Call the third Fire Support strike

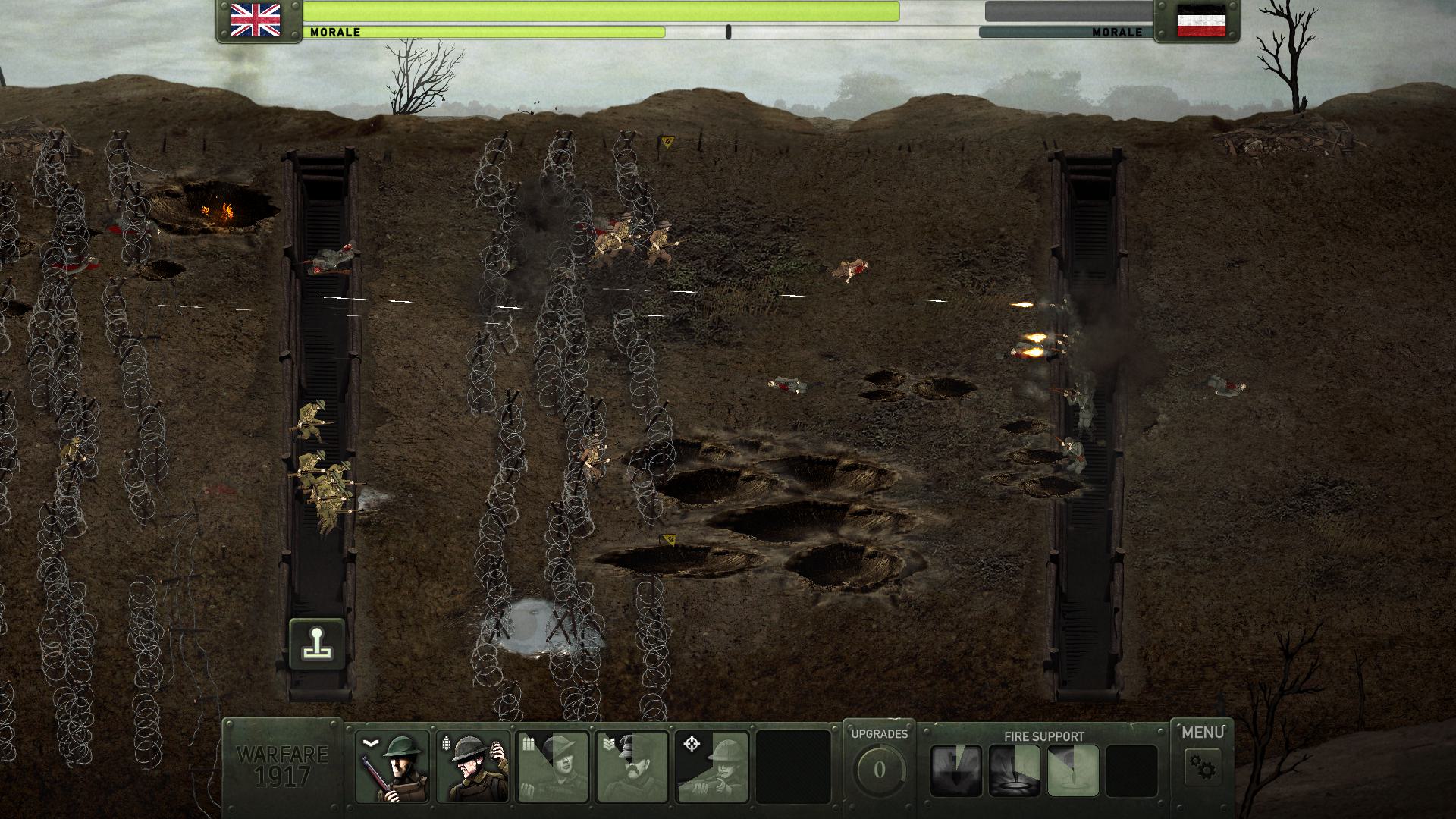[x=1073, y=770]
